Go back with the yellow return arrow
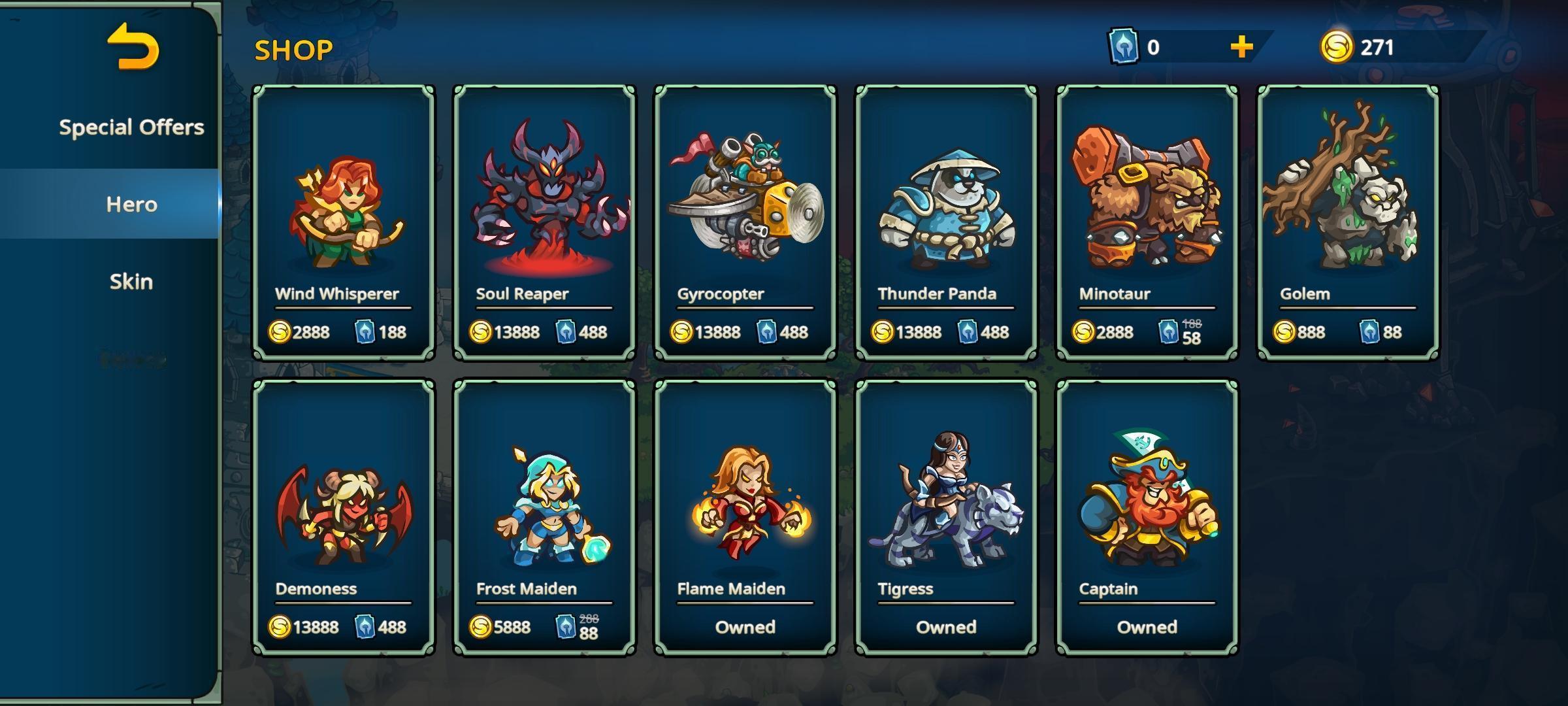Viewport: 1568px width, 706px height. 133,46
